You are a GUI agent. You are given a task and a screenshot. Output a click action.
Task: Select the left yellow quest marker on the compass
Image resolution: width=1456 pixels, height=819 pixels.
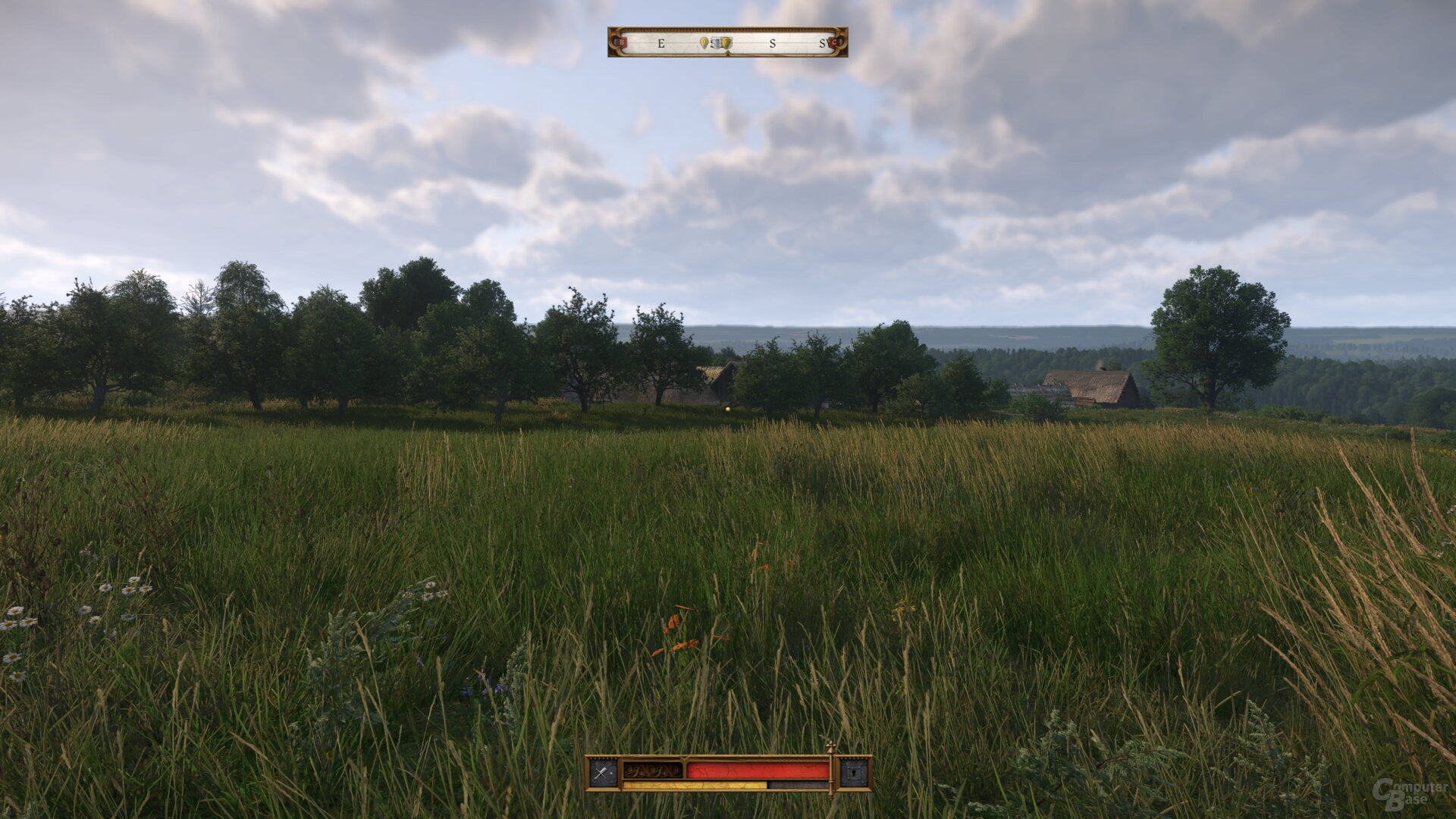tap(704, 43)
